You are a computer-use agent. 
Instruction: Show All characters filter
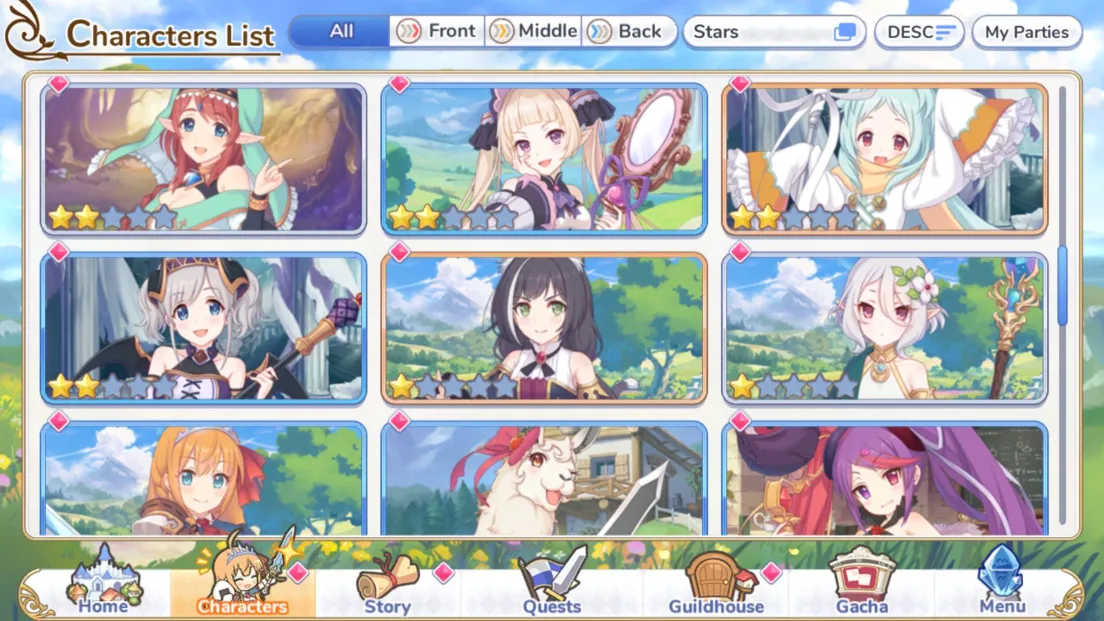coord(341,31)
